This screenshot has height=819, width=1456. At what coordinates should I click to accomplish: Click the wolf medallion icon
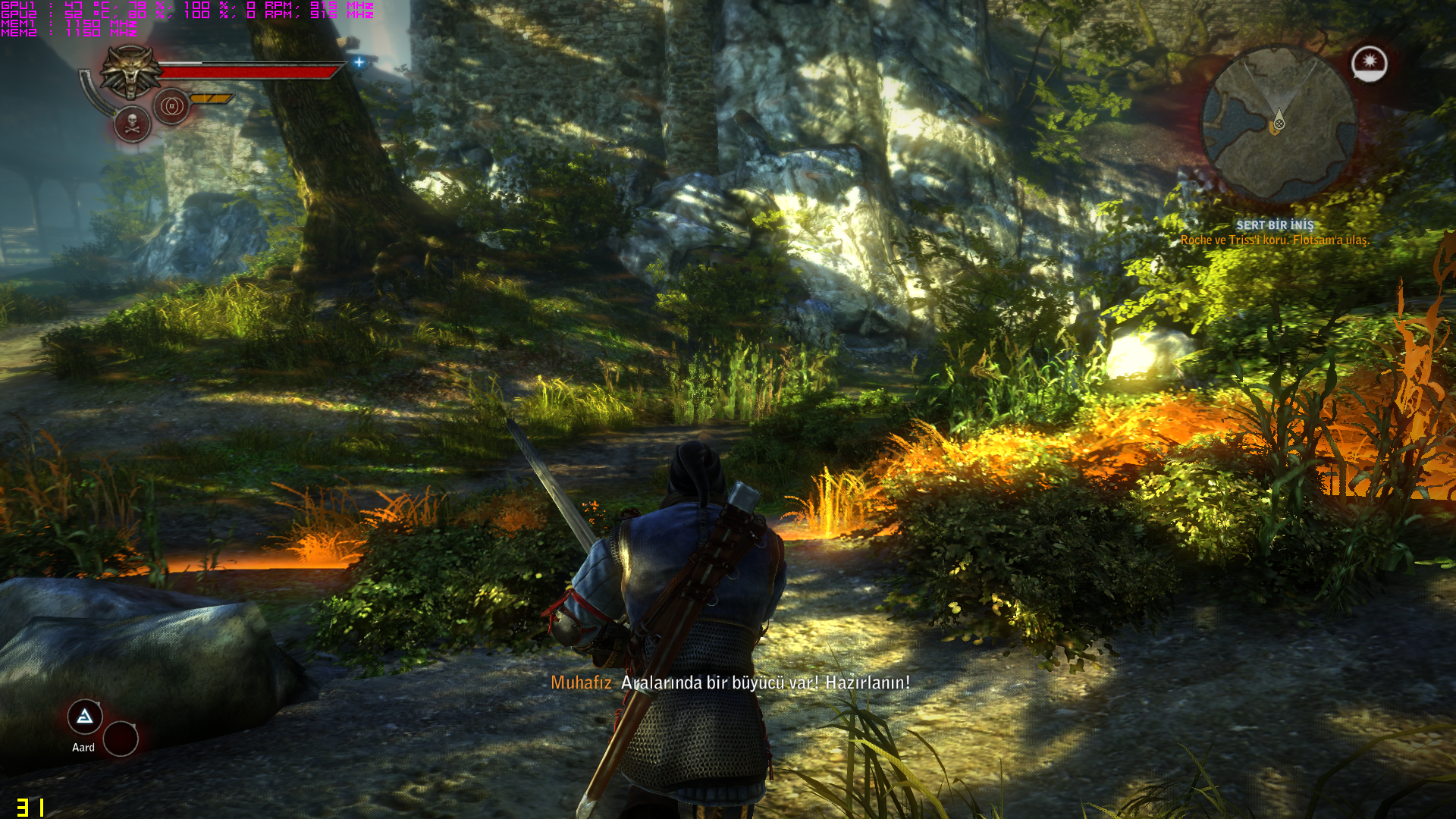(131, 71)
